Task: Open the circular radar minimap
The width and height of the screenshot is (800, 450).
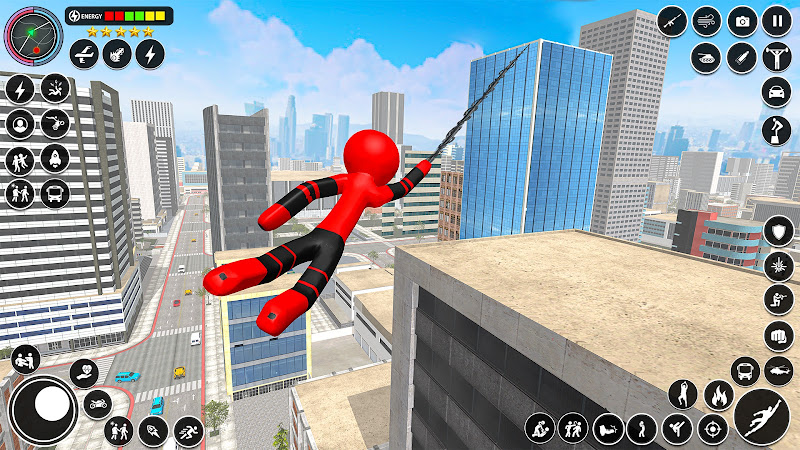Action: (x=33, y=35)
